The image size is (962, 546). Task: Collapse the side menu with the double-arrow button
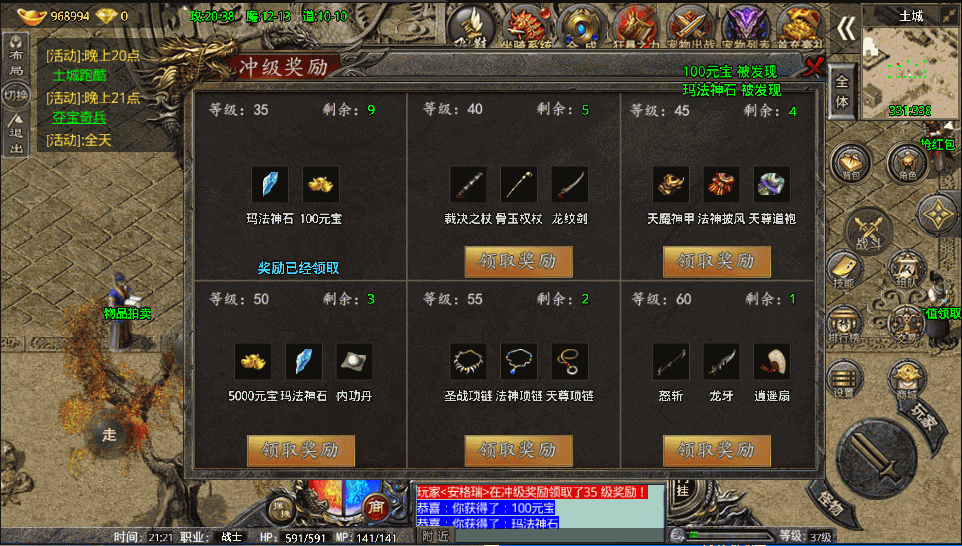coord(846,28)
